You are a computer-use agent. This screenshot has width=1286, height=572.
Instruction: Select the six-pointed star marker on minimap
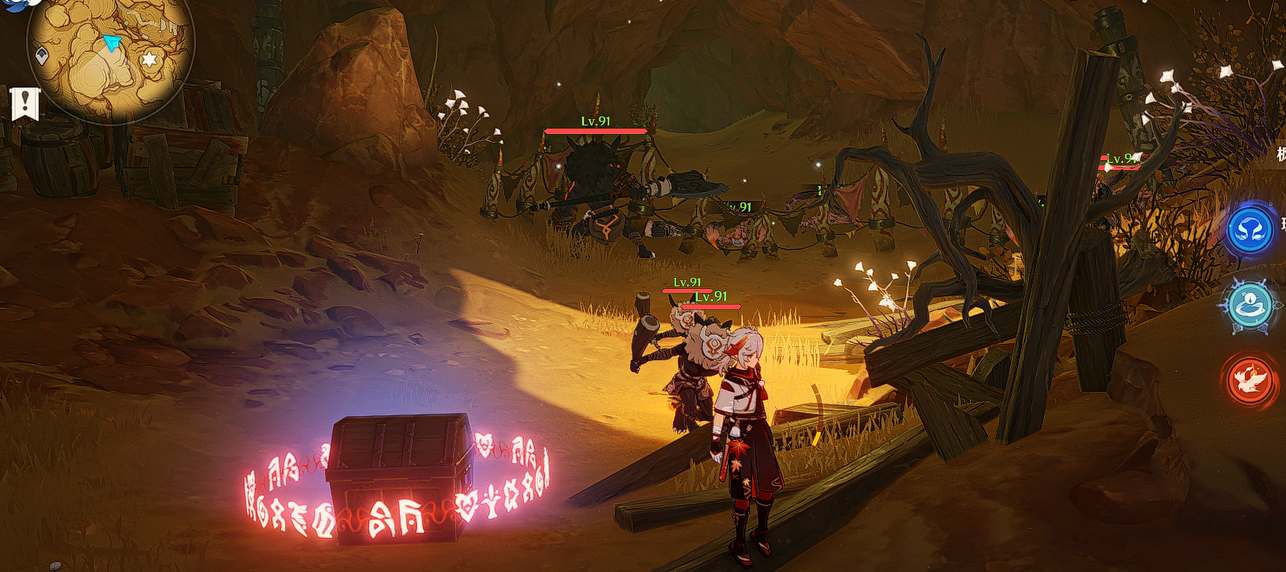(150, 61)
